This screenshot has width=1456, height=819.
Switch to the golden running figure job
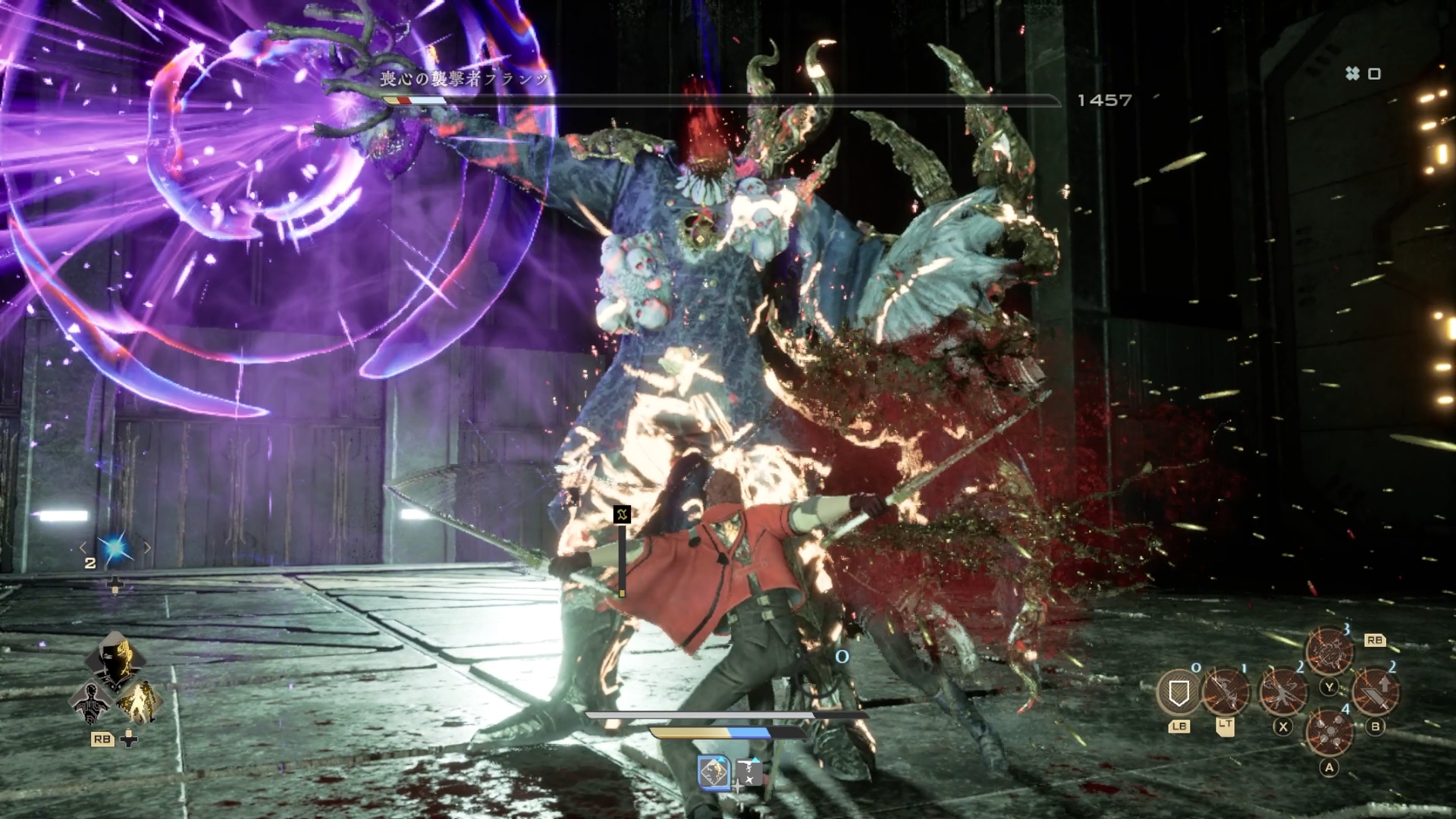pyautogui.click(x=138, y=702)
